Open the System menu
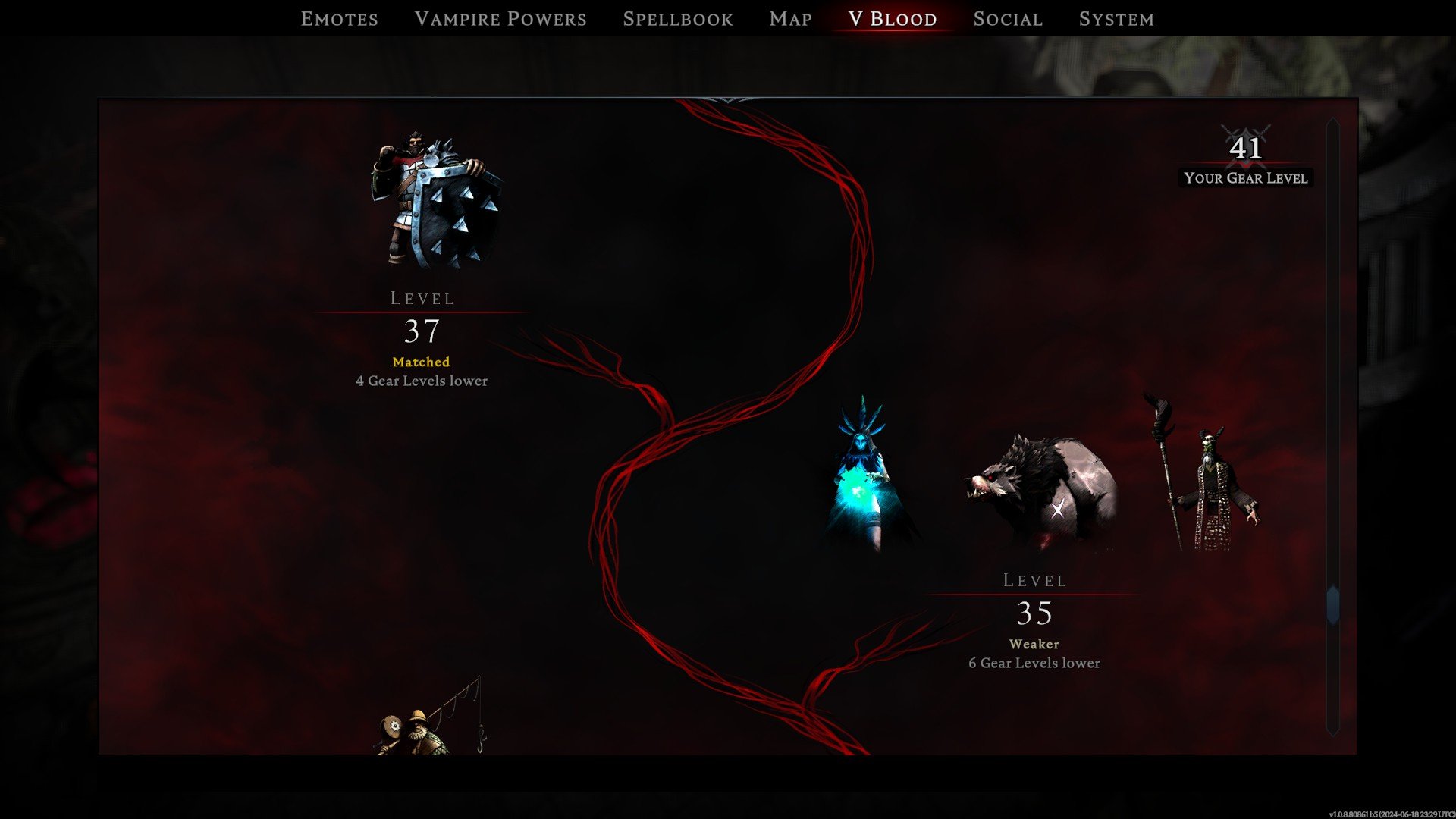 tap(1116, 18)
